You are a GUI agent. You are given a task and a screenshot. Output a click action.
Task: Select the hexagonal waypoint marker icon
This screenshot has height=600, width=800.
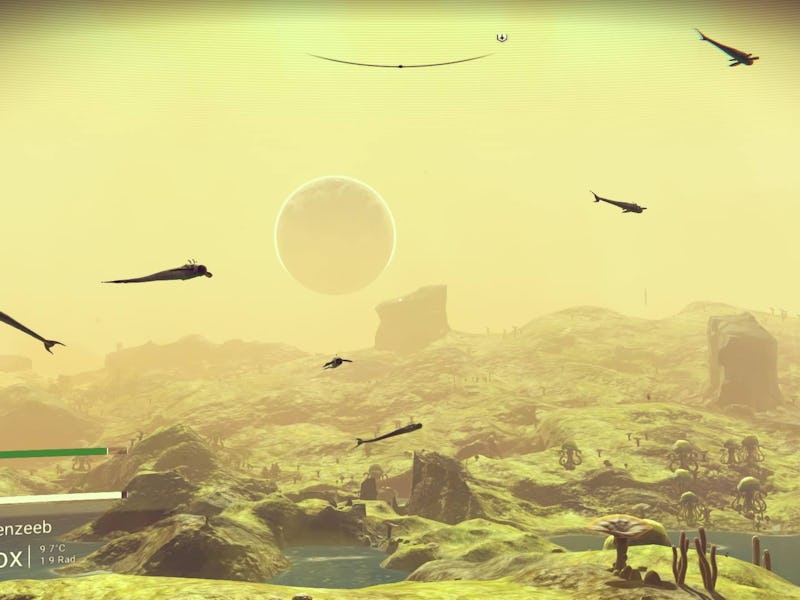tap(501, 38)
